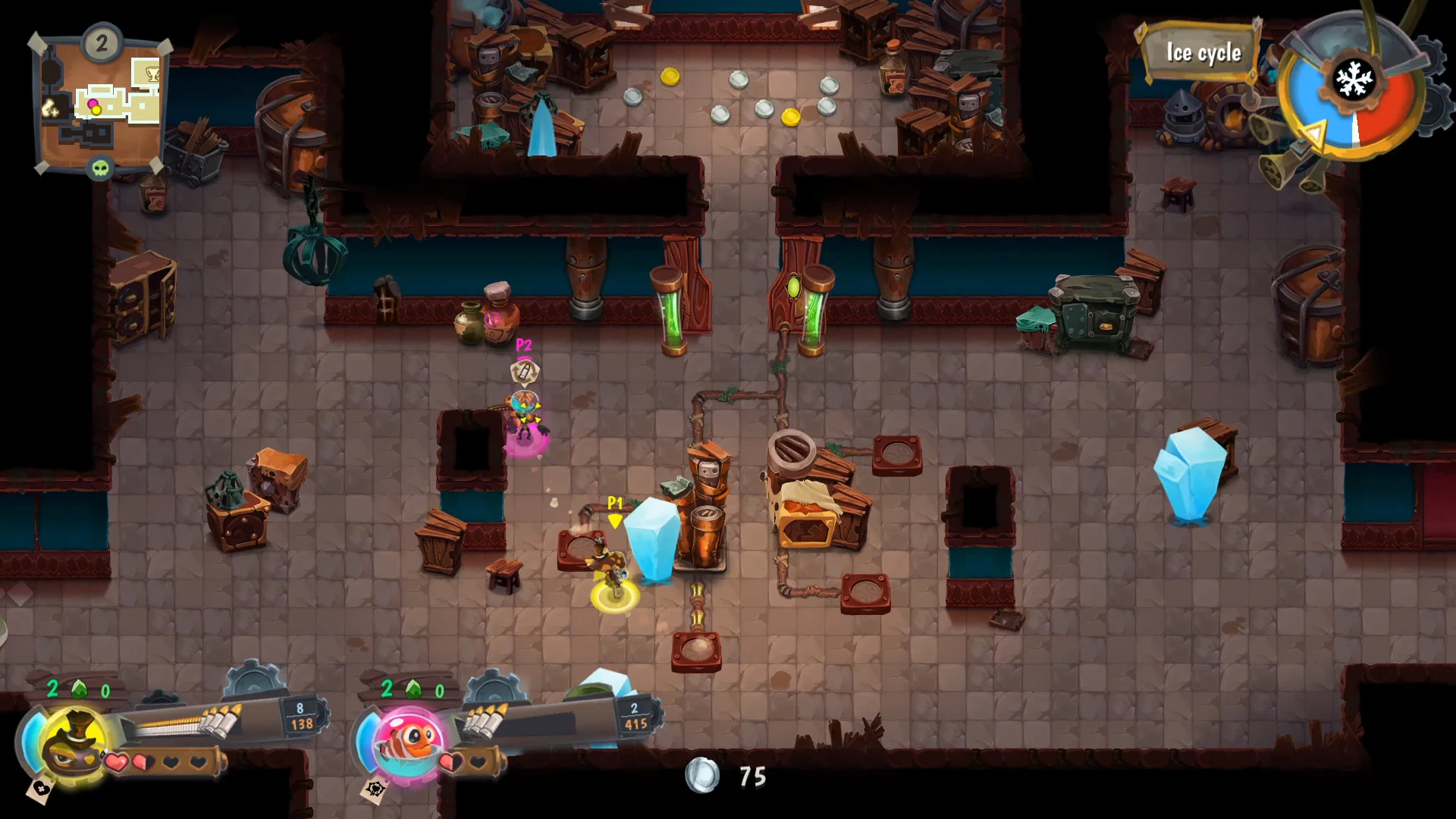1456x819 pixels.
Task: Click the green gem icon above Player 1's portrait
Action: point(78,689)
